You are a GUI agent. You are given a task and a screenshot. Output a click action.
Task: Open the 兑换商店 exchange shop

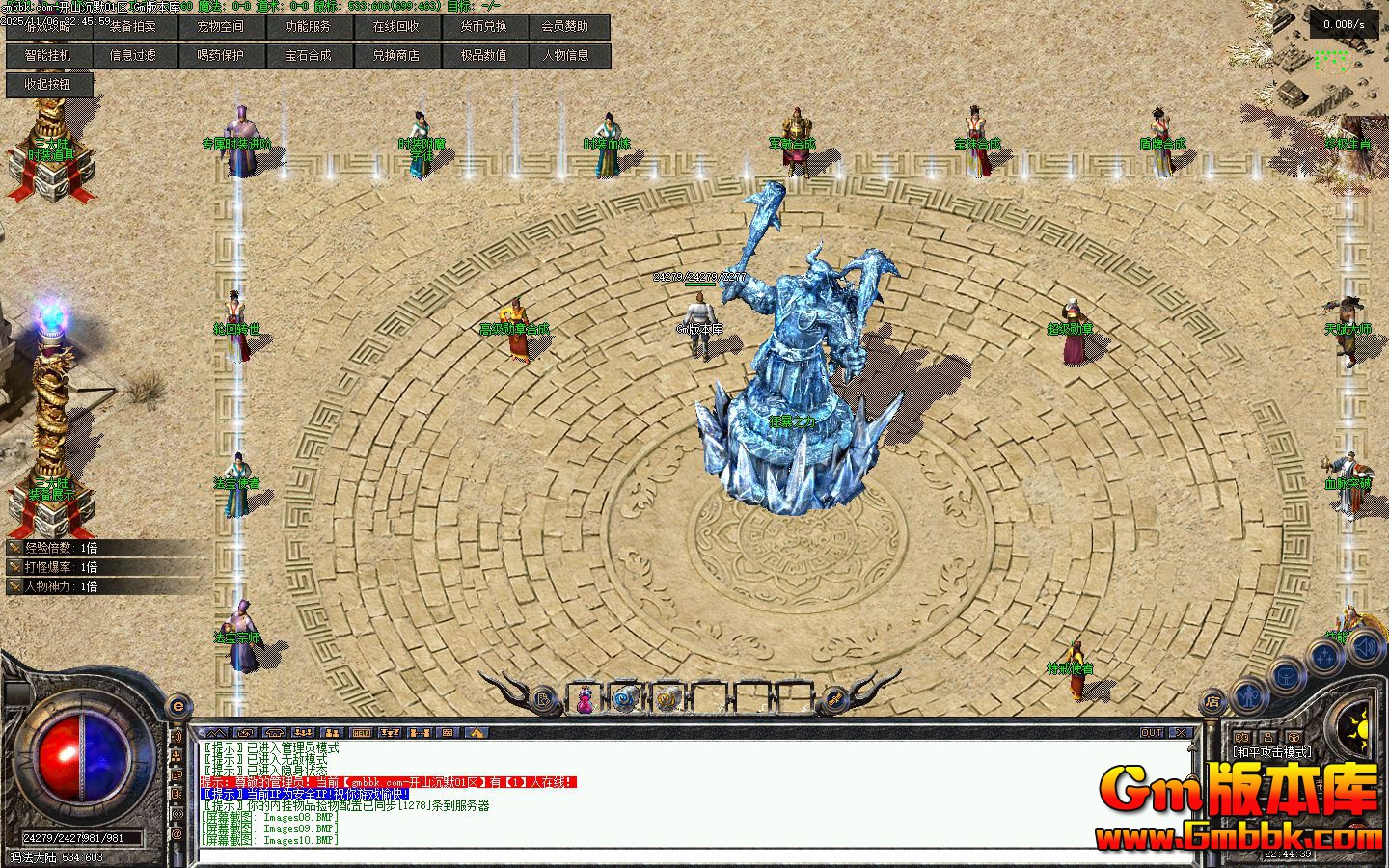pos(396,56)
